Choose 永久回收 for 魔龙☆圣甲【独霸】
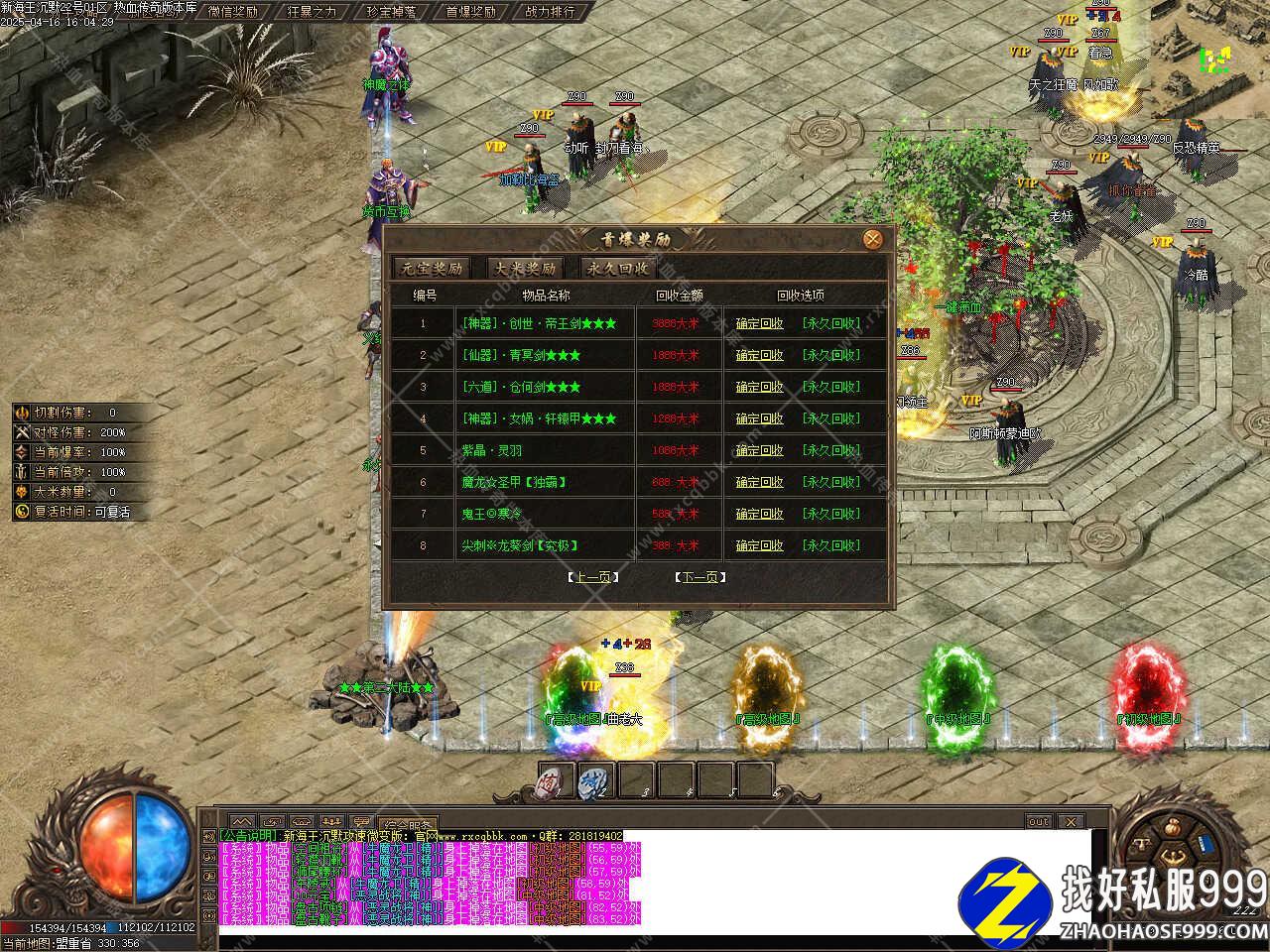 pyautogui.click(x=831, y=482)
